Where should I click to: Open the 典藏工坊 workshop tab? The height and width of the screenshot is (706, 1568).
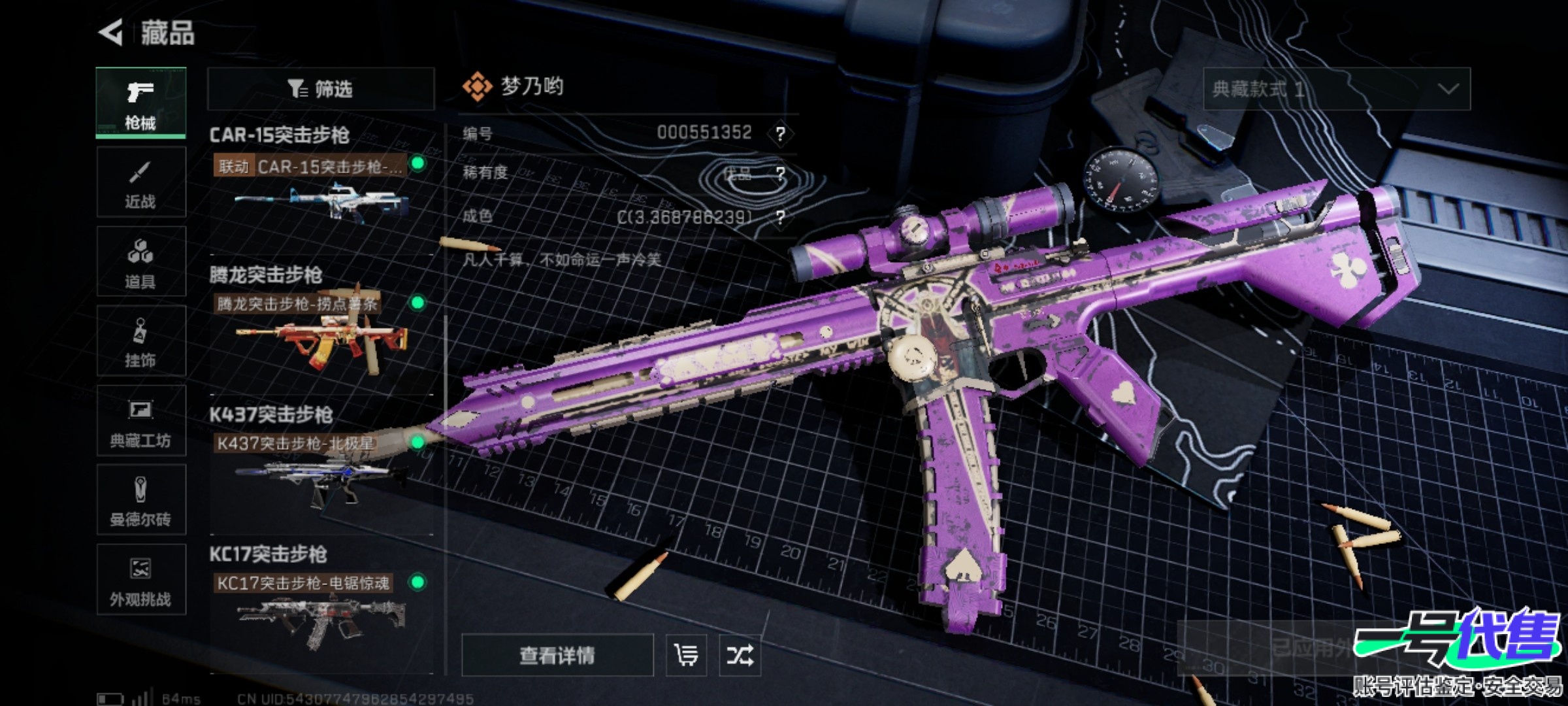(141, 421)
